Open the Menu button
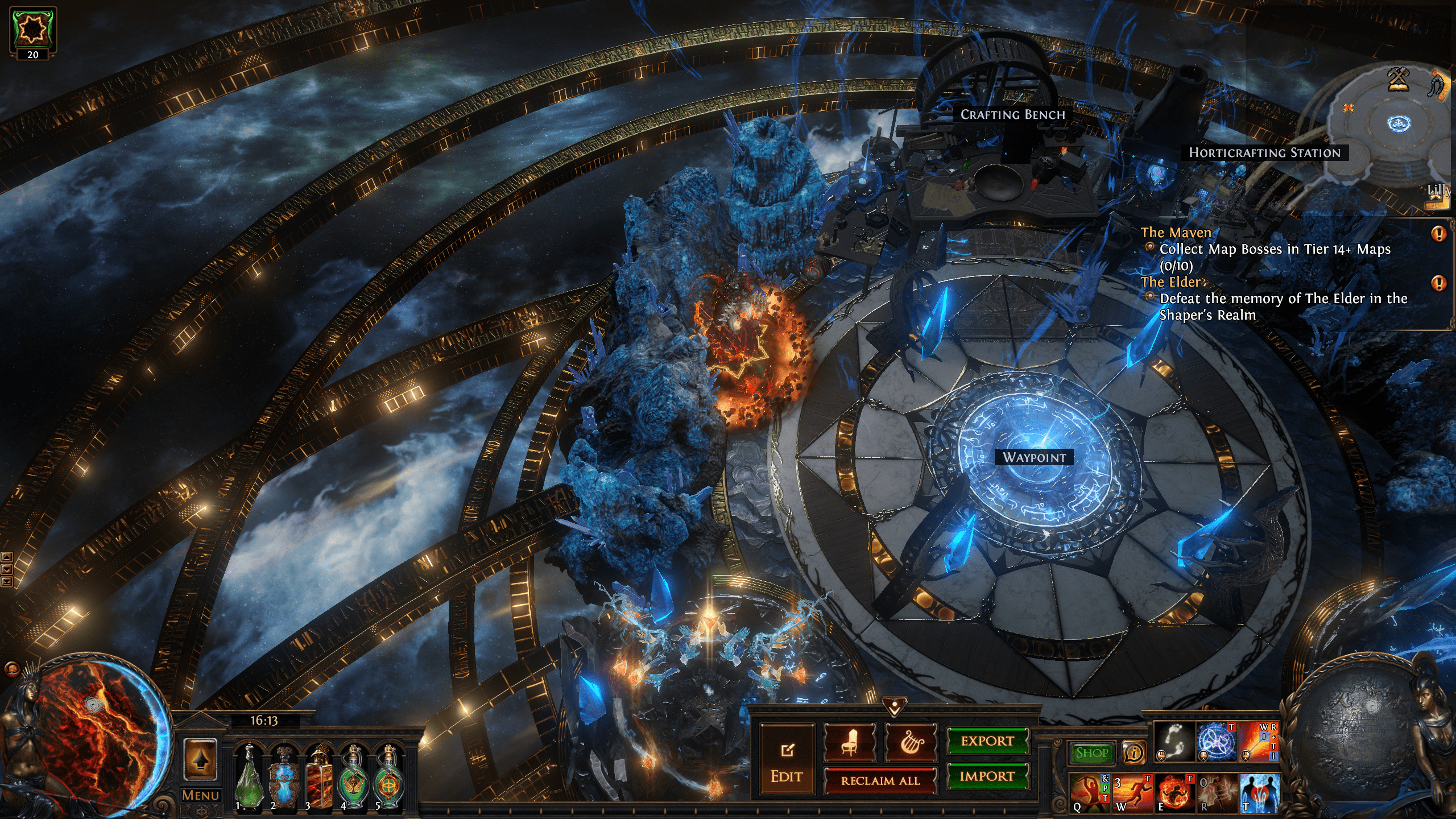1456x819 pixels. pos(200,795)
